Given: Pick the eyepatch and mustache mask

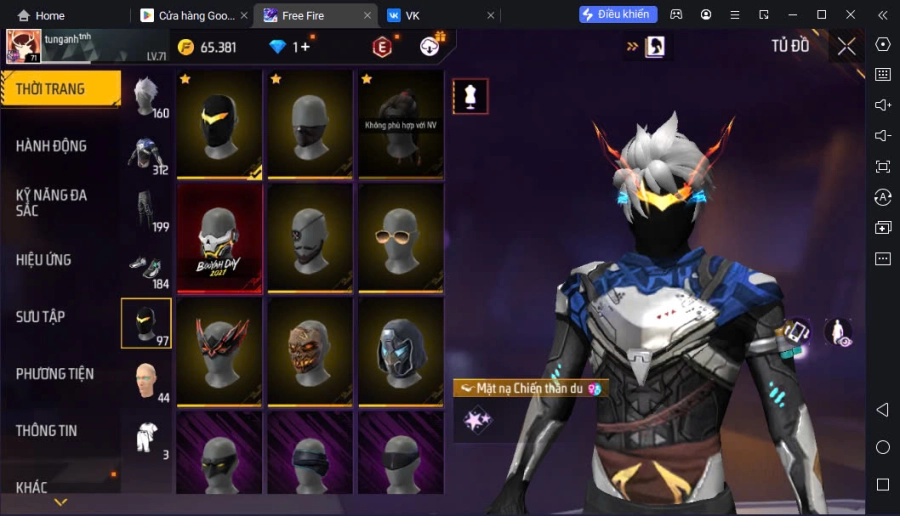Looking at the screenshot, I should pyautogui.click(x=310, y=239).
